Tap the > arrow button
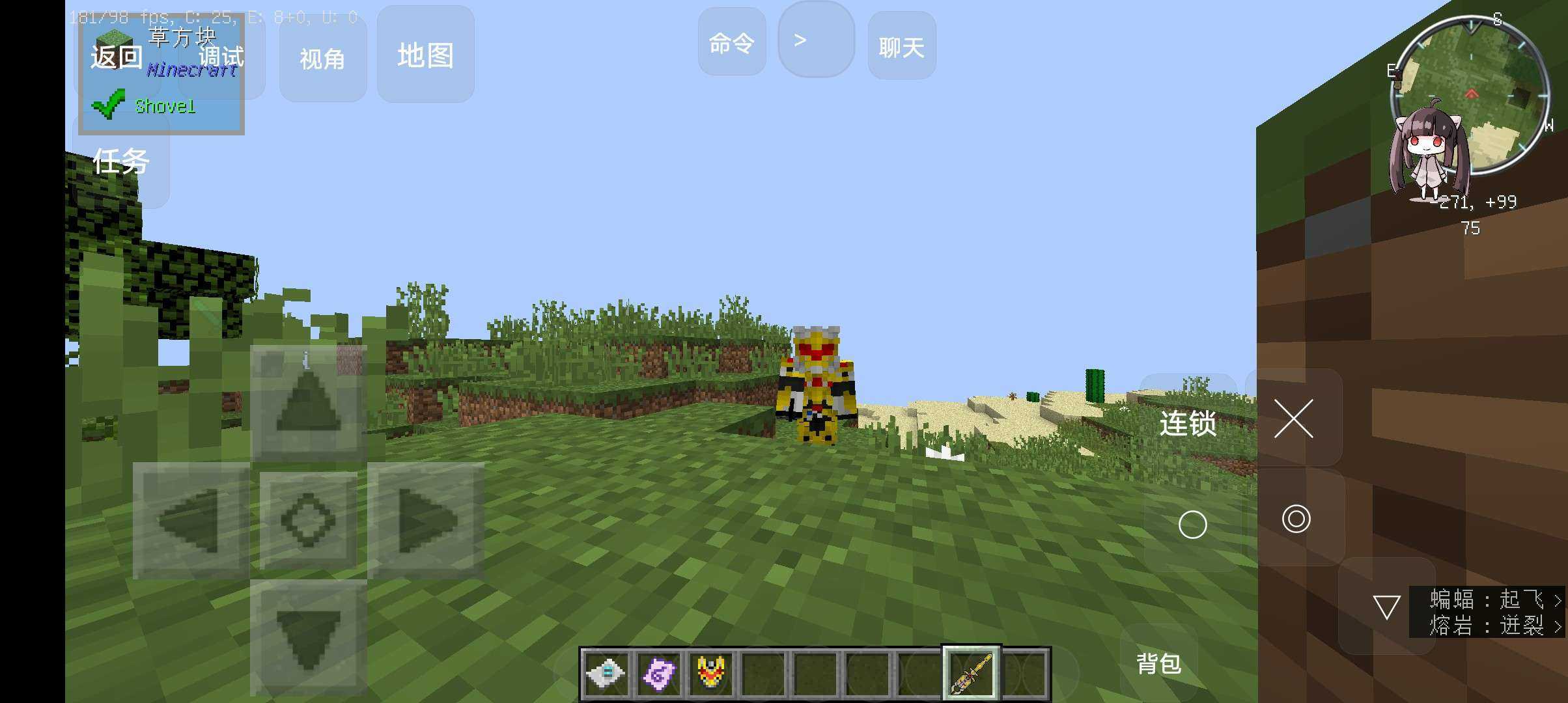 (x=815, y=40)
